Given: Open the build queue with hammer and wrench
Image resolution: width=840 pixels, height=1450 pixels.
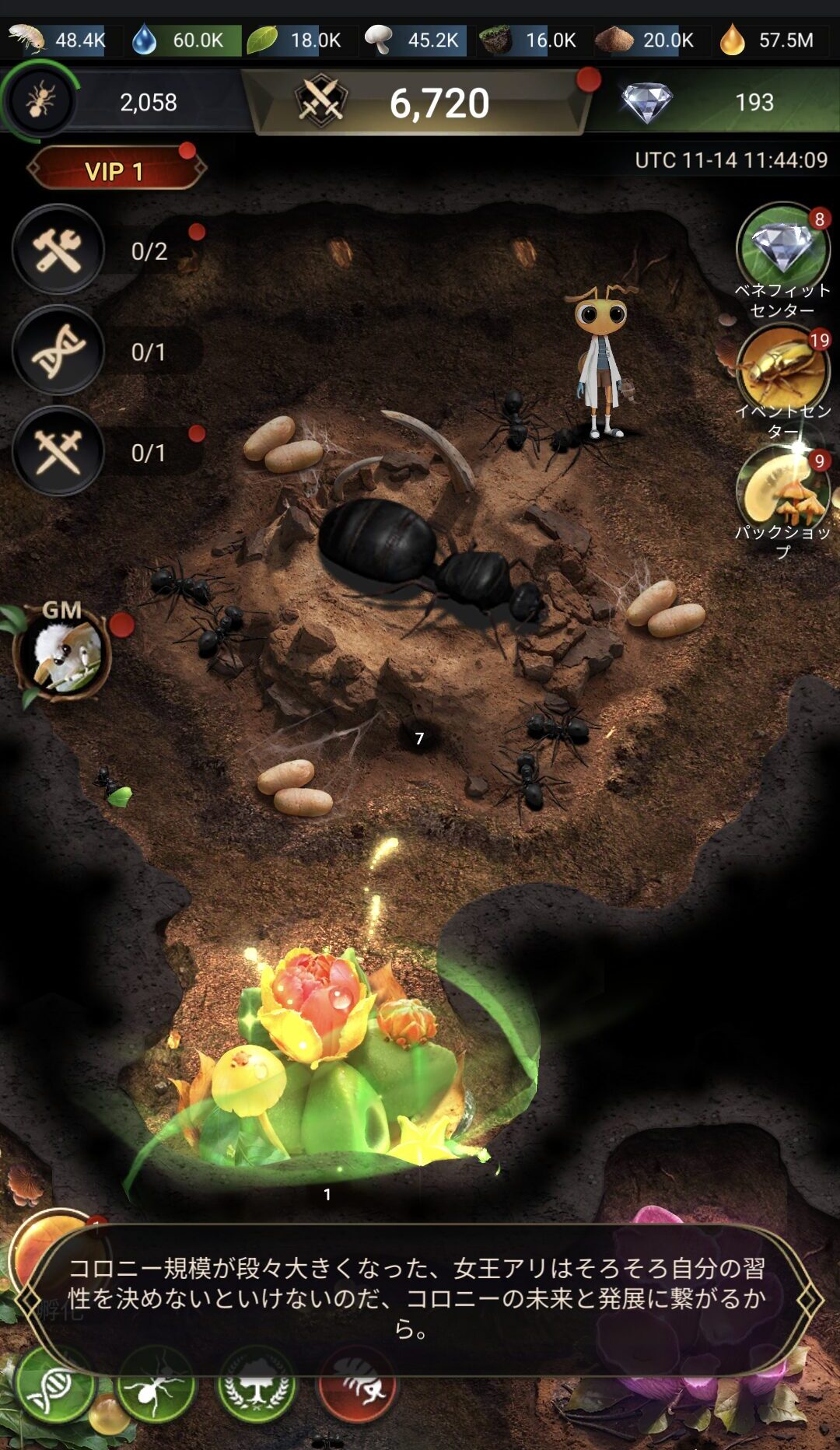Looking at the screenshot, I should [x=58, y=250].
